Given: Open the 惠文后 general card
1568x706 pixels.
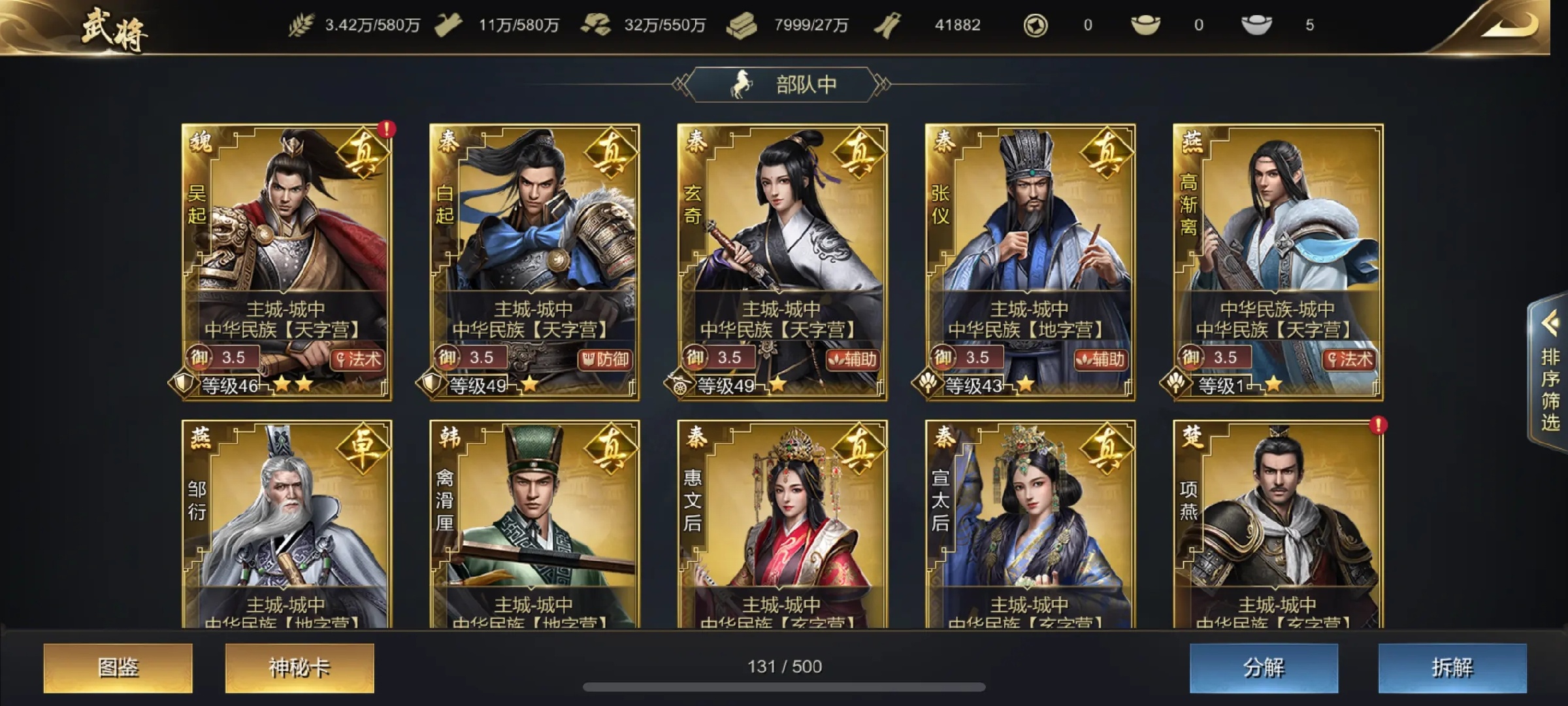Looking at the screenshot, I should pos(782,523).
